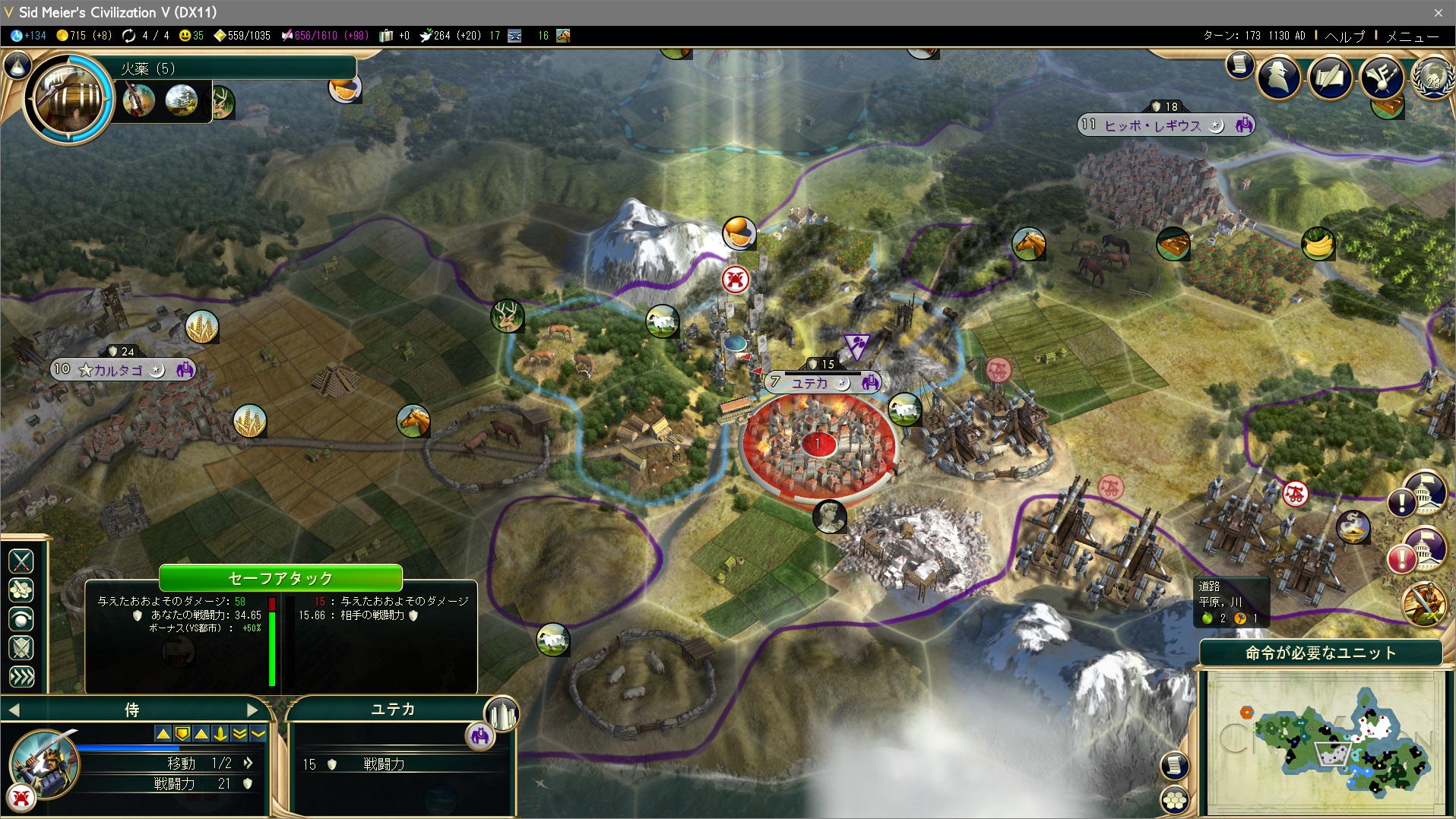Open the social policies scroll-and-quill button
Screen dimensions: 1456x819
pyautogui.click(x=1331, y=77)
